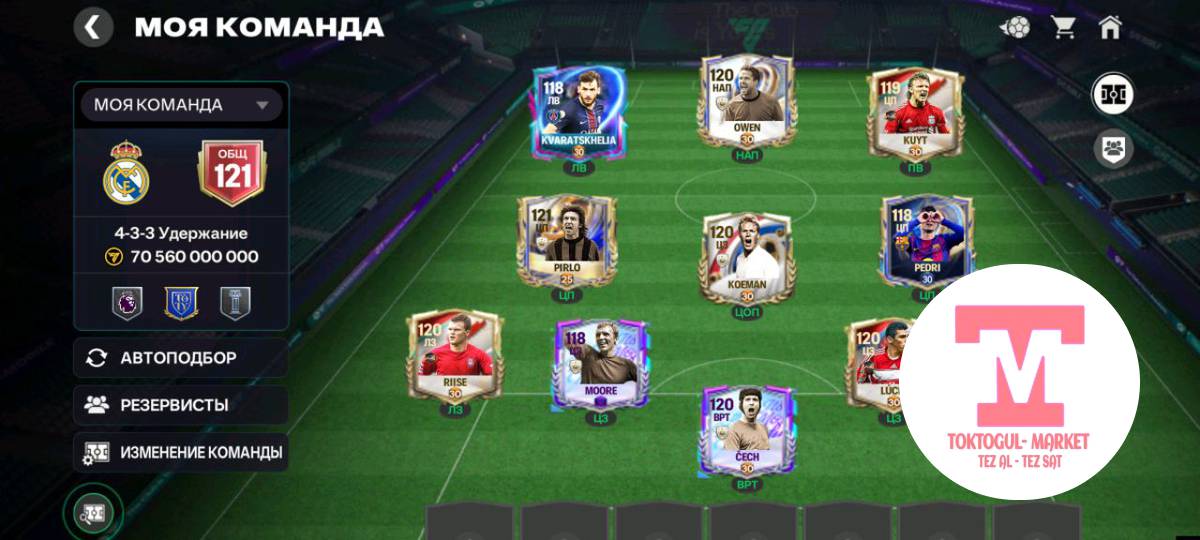Click the АВТОПОДБОР auto-pick button
1200x540 pixels.
pos(181,358)
